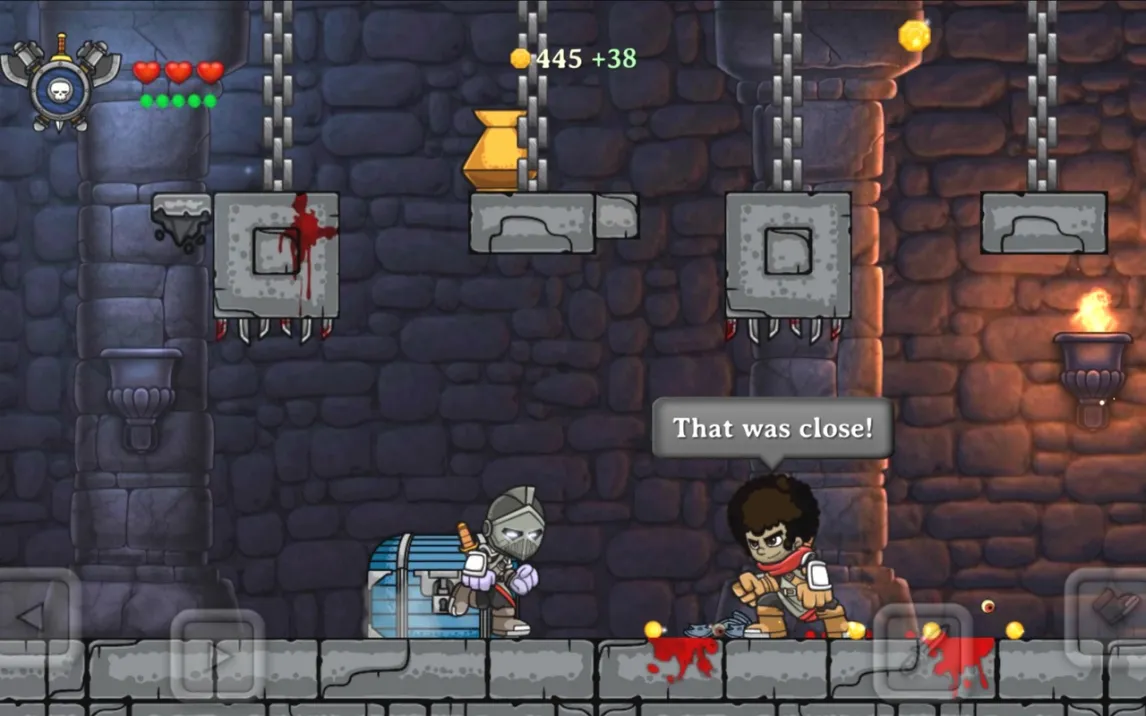1146x716 pixels.
Task: Tap the right arrow move button
Action: (217, 656)
